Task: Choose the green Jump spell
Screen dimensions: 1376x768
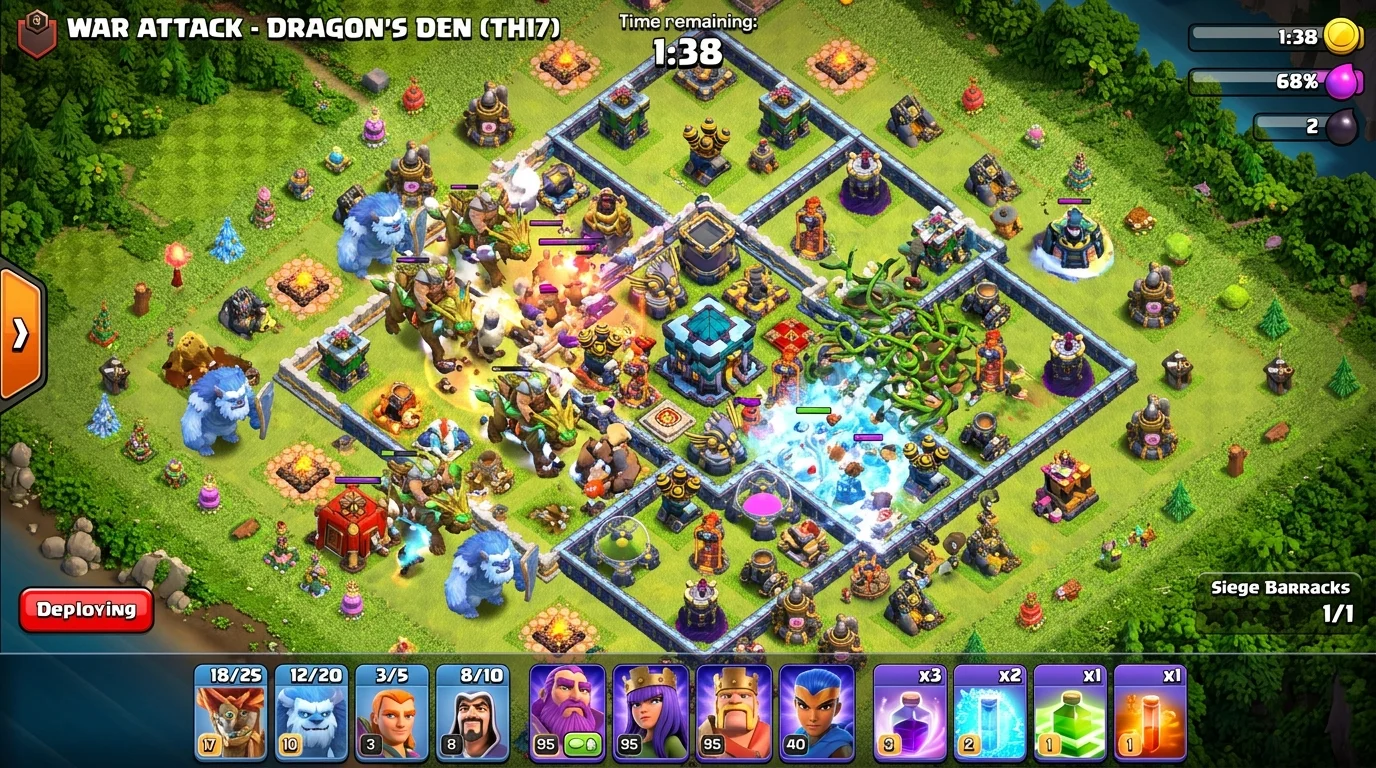Action: click(1070, 712)
